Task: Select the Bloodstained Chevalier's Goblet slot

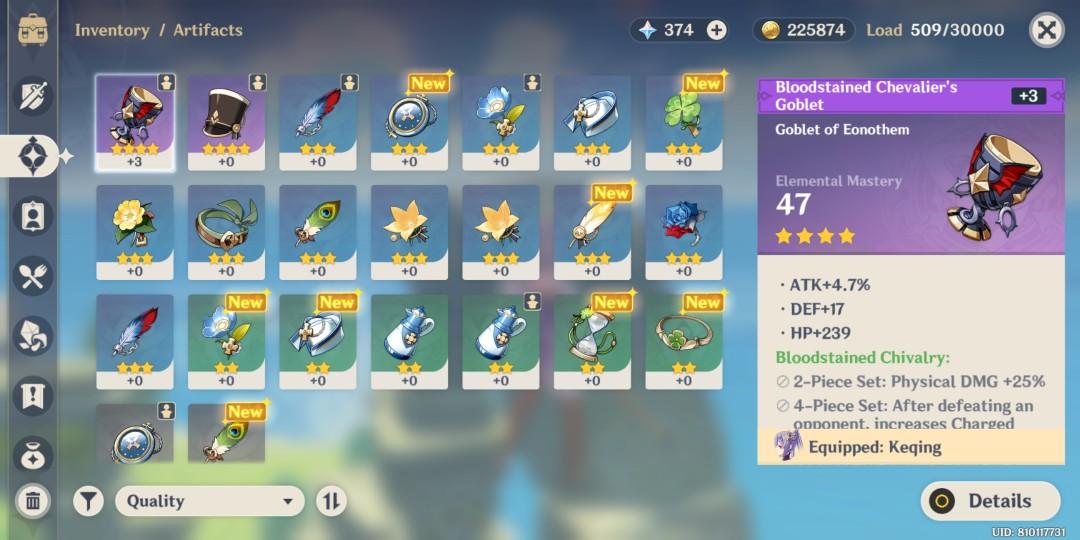Action: click(135, 122)
